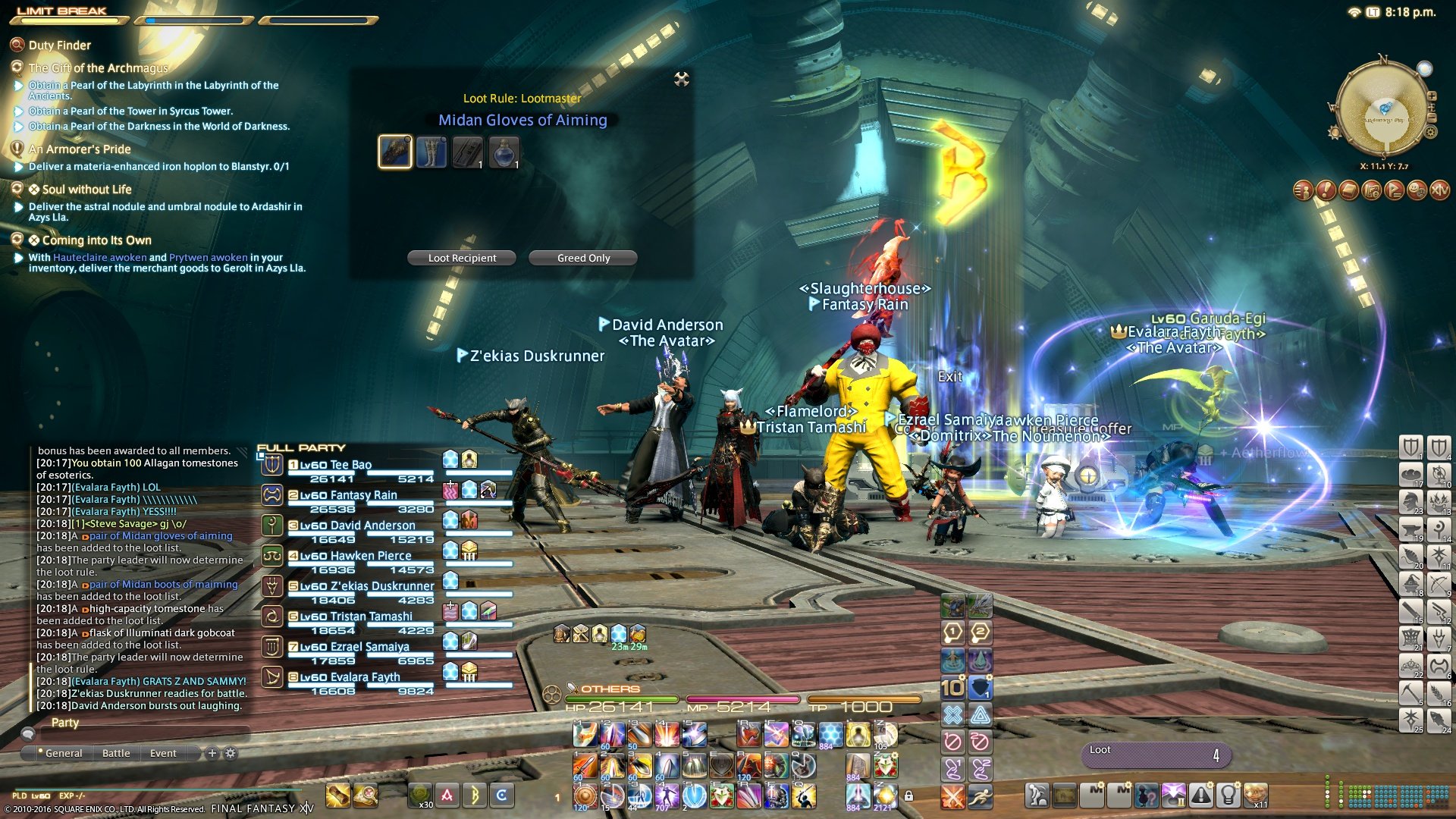Screen dimensions: 1456x819
Task: Select The Gift of the Archmagus quest
Action: coord(98,68)
